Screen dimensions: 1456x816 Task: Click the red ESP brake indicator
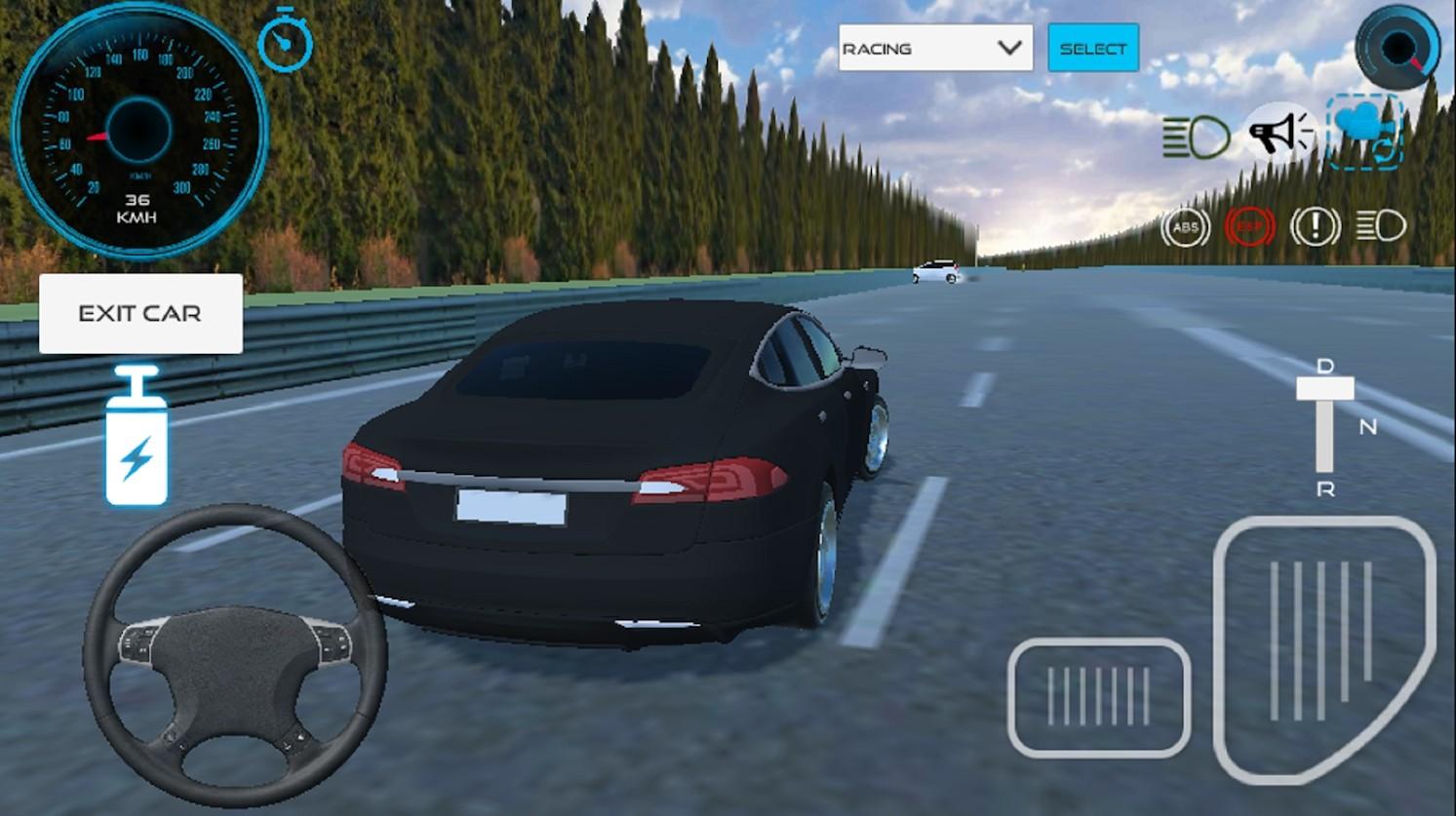pyautogui.click(x=1249, y=226)
